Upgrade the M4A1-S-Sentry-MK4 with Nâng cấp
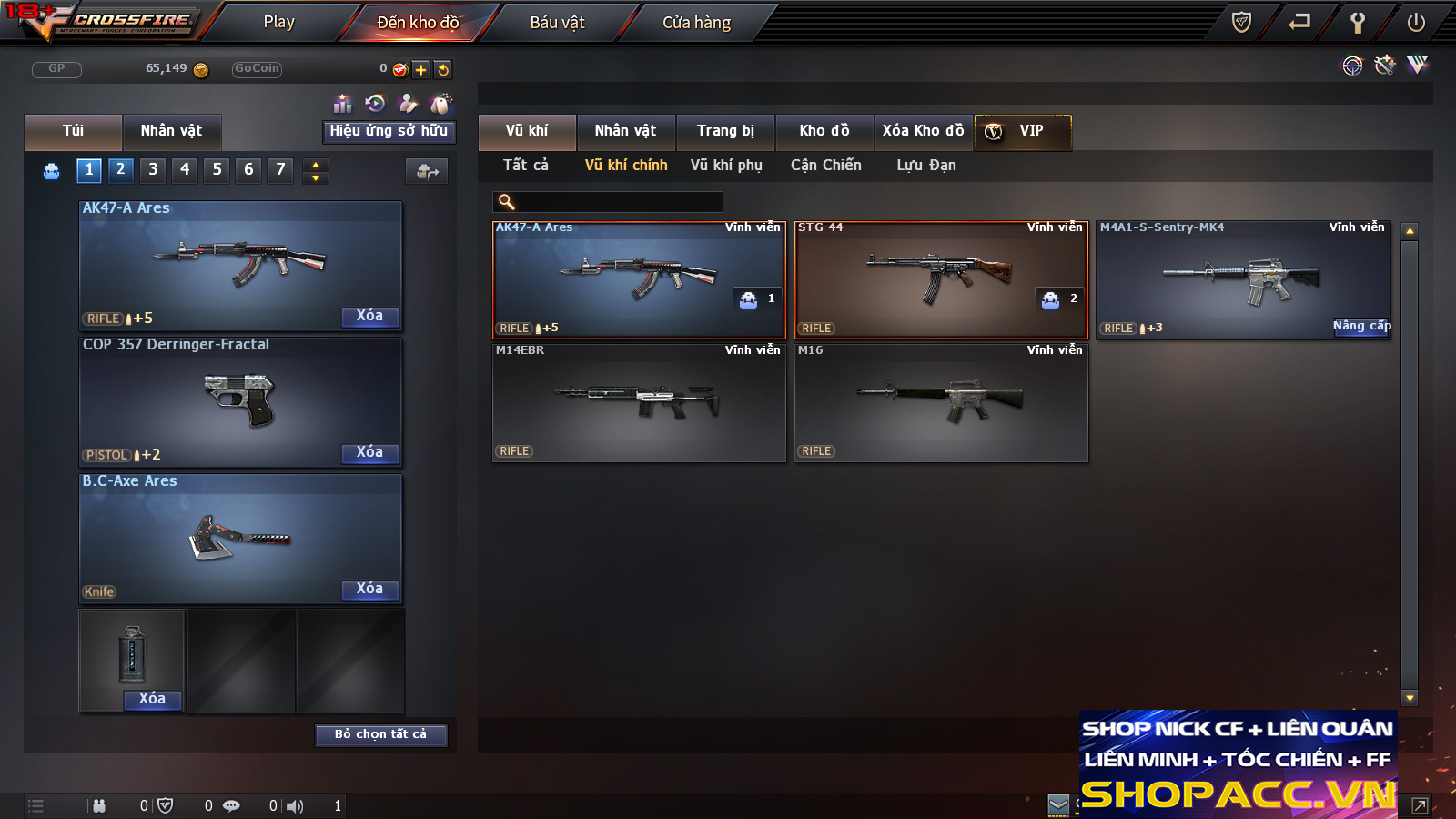1456x819 pixels. click(1361, 326)
